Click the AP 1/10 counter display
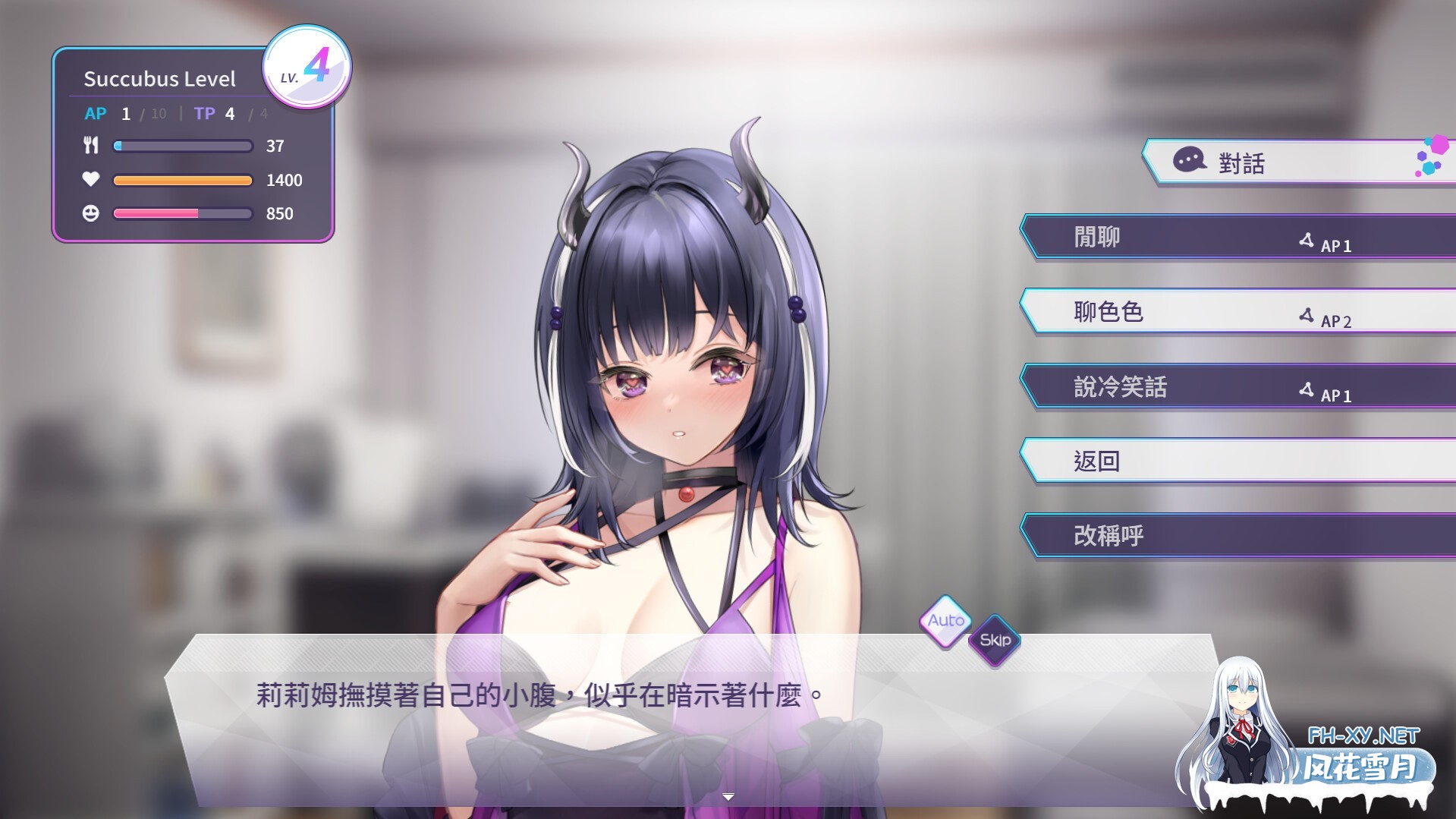The height and width of the screenshot is (819, 1456). click(x=125, y=114)
